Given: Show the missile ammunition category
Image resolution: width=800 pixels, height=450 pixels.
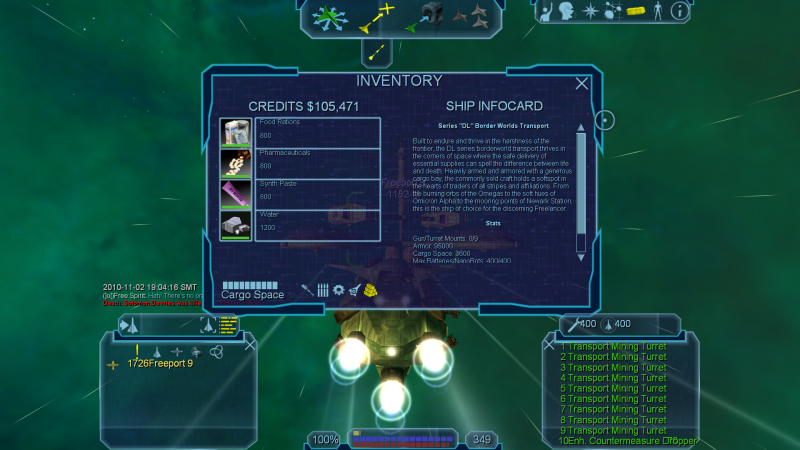Looking at the screenshot, I should point(322,290).
